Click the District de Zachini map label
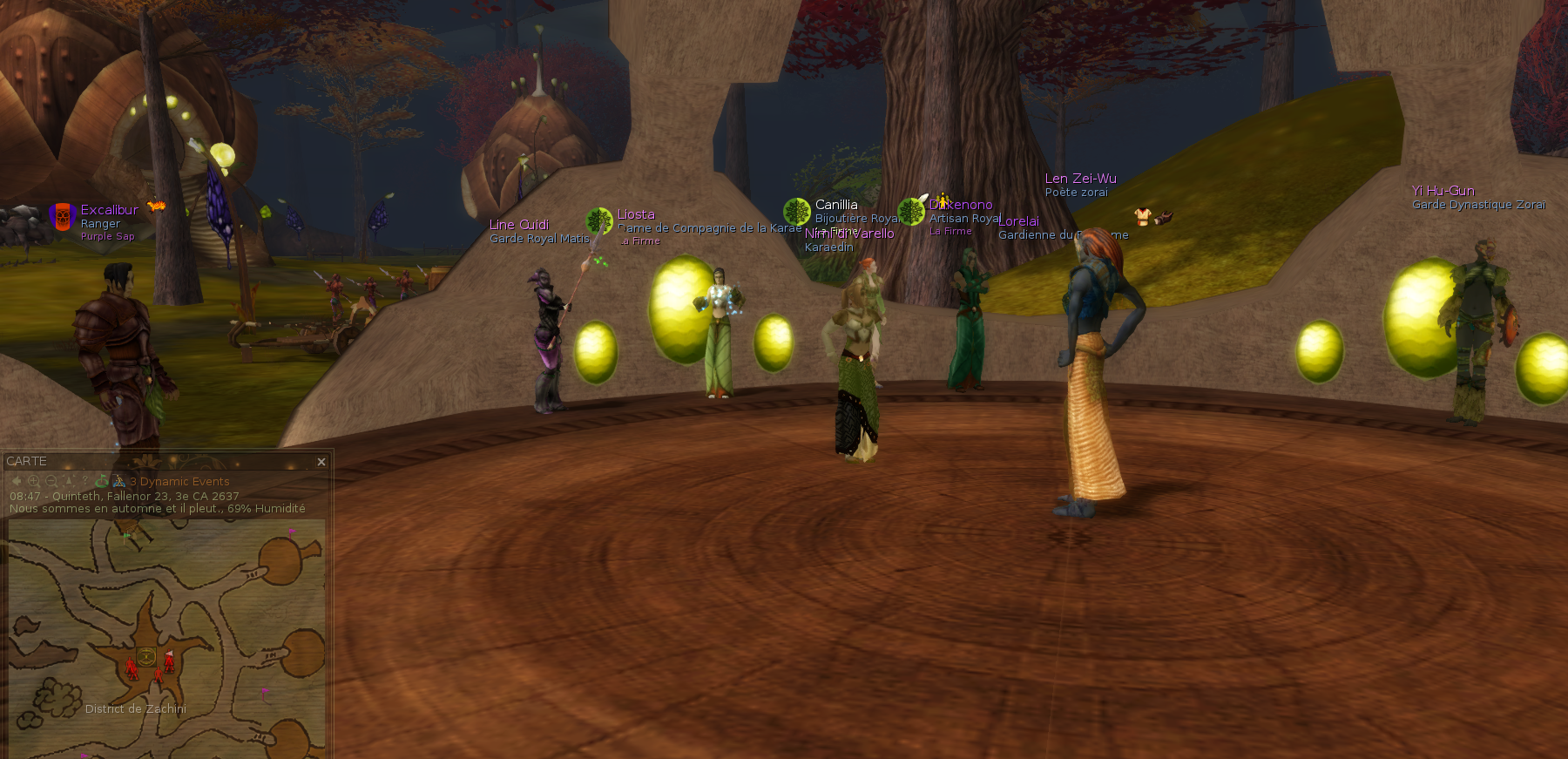Image resolution: width=1568 pixels, height=759 pixels. (136, 708)
